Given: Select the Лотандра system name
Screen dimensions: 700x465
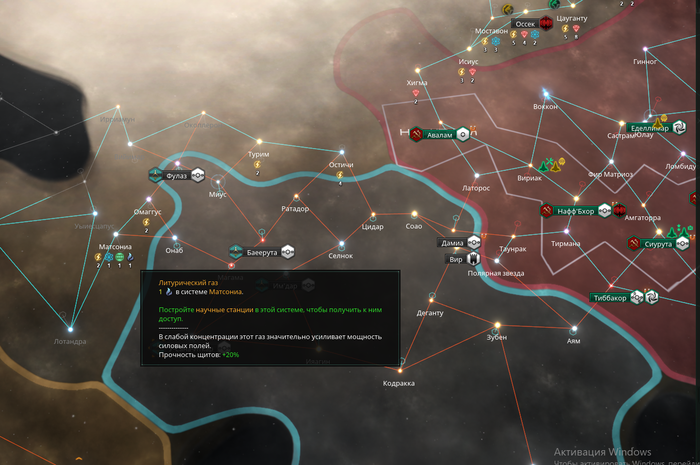Looking at the screenshot, I should [70, 341].
